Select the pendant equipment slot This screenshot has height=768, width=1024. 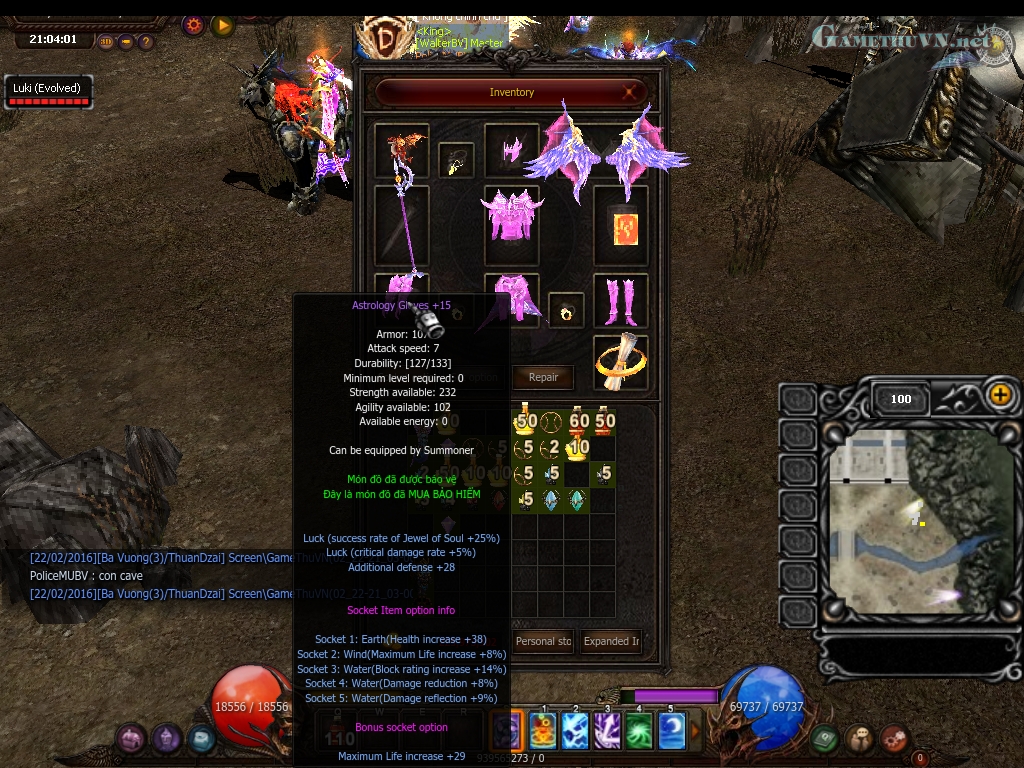[456, 161]
